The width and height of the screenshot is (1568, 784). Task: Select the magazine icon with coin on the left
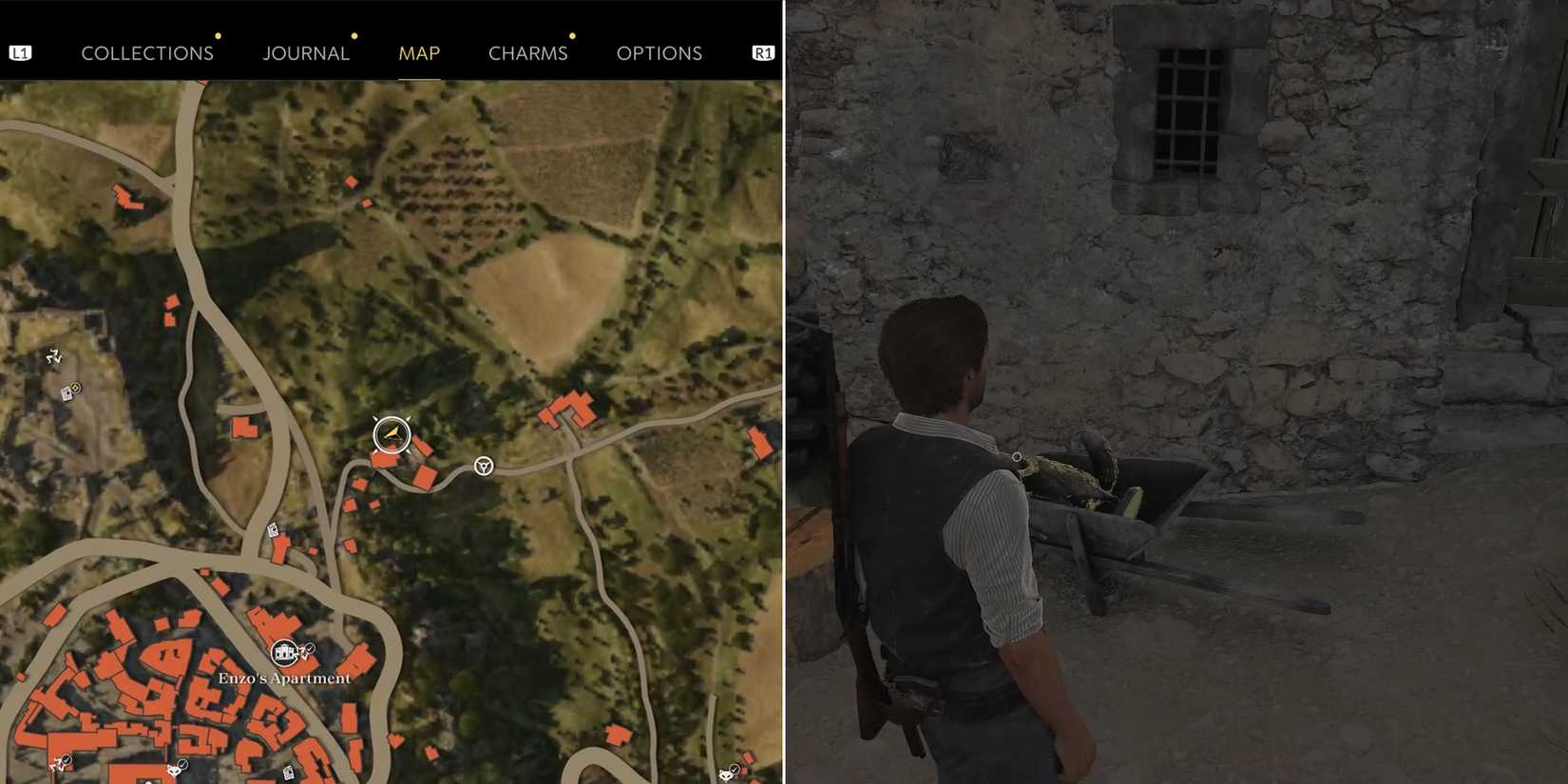click(69, 392)
